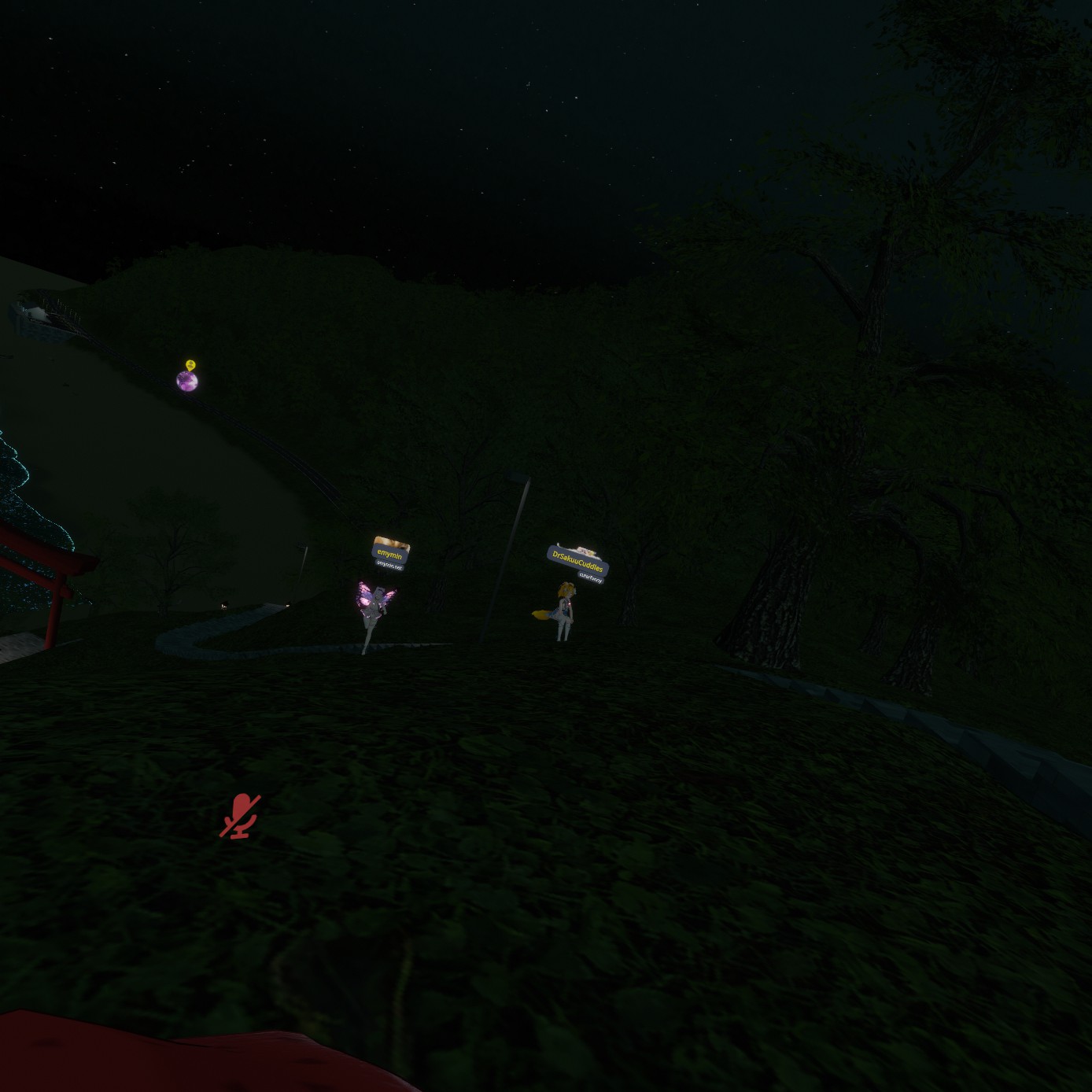Toggle the red muted microphone icon
Screen dimensions: 1092x1092
[239, 816]
